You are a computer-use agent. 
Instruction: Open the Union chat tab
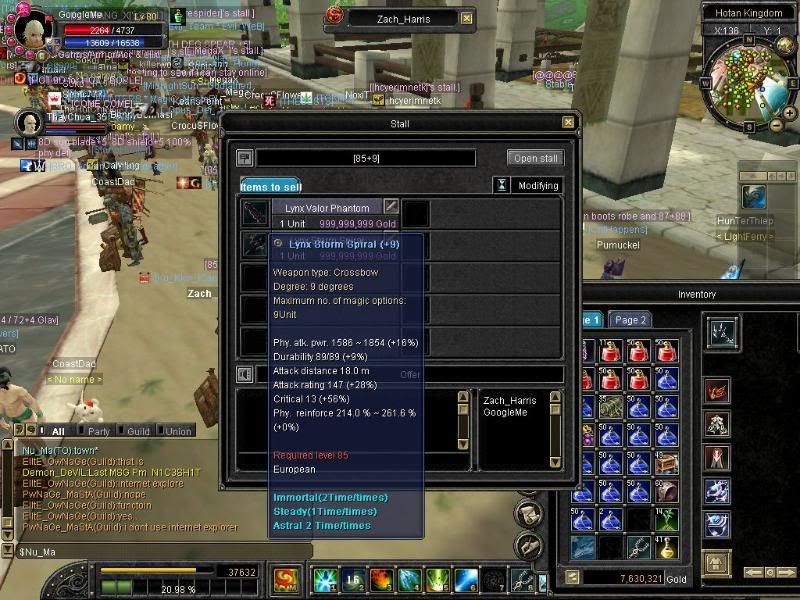pyautogui.click(x=178, y=432)
